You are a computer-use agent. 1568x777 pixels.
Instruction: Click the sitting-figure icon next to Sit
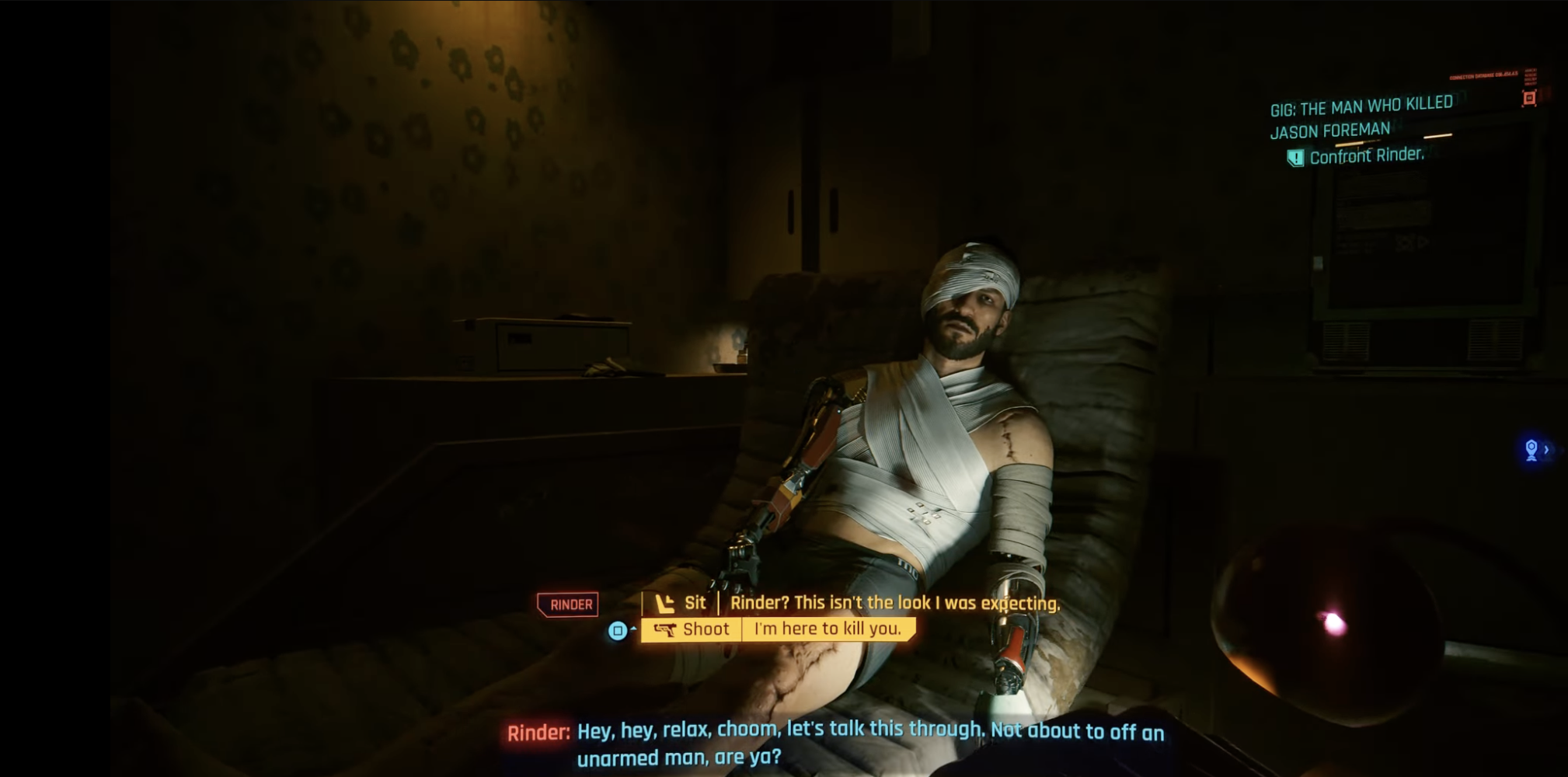(x=665, y=603)
